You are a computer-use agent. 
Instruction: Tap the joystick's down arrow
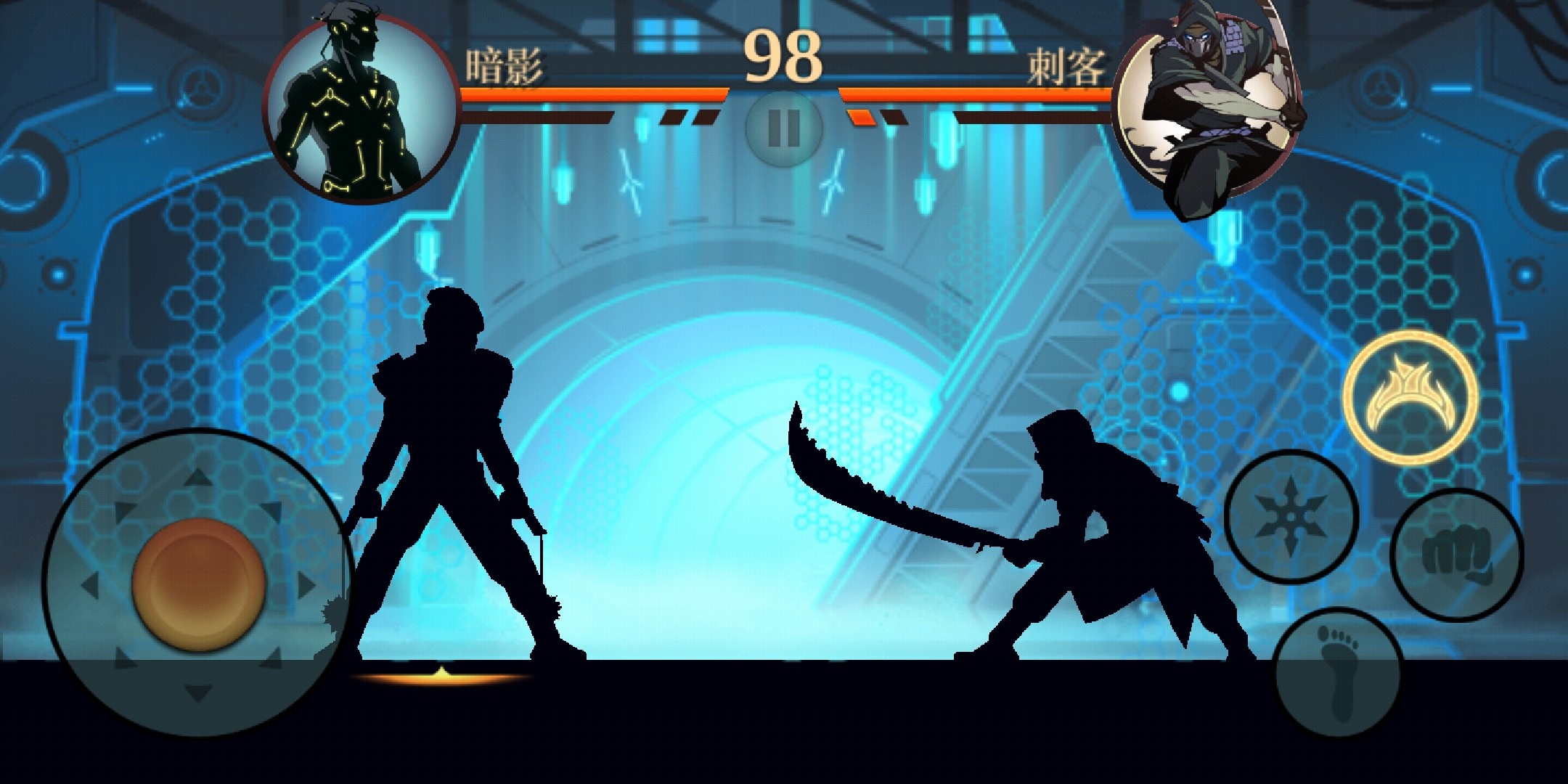coord(197,693)
